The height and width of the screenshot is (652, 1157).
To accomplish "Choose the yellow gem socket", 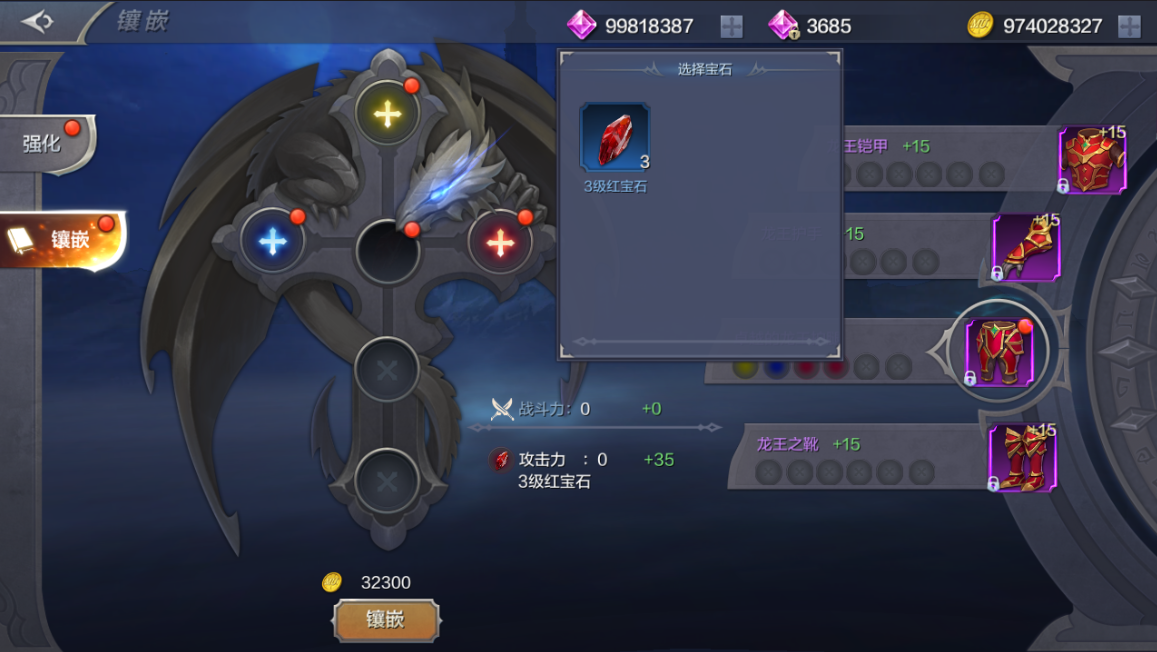I will [387, 113].
